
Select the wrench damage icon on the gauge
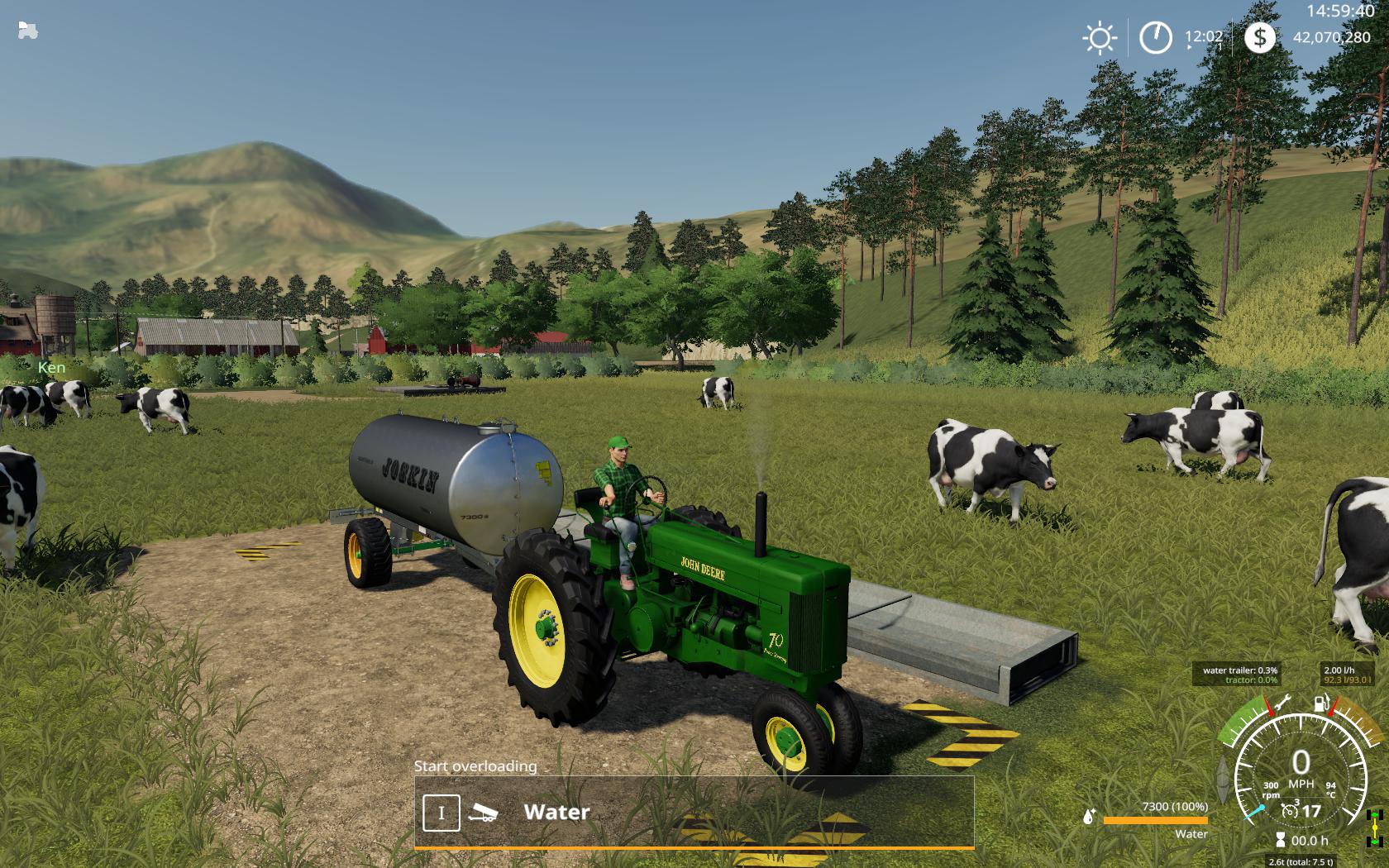click(x=1282, y=703)
